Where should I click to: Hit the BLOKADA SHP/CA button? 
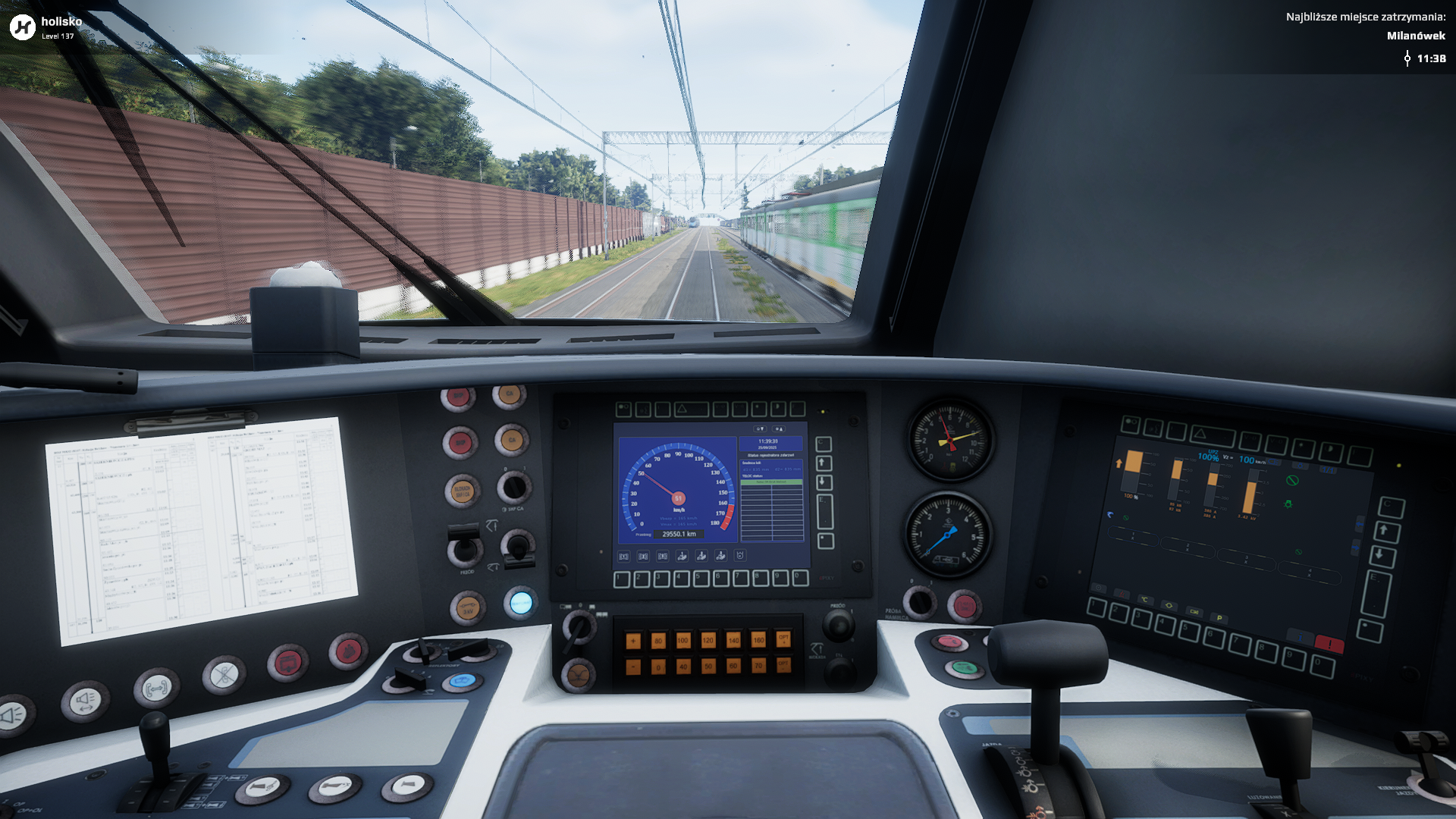click(x=462, y=491)
